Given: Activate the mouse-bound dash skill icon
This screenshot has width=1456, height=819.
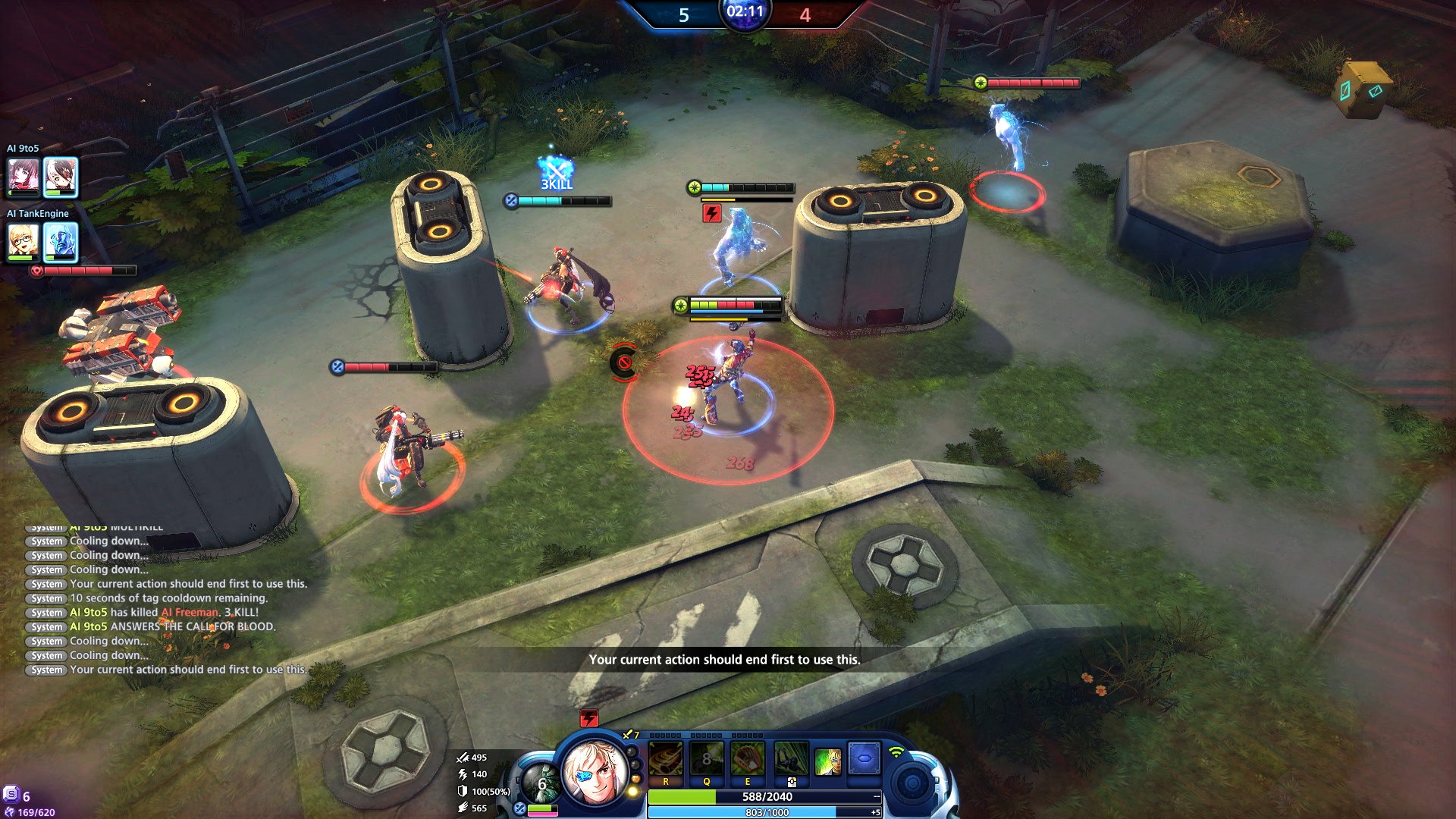Looking at the screenshot, I should [790, 759].
